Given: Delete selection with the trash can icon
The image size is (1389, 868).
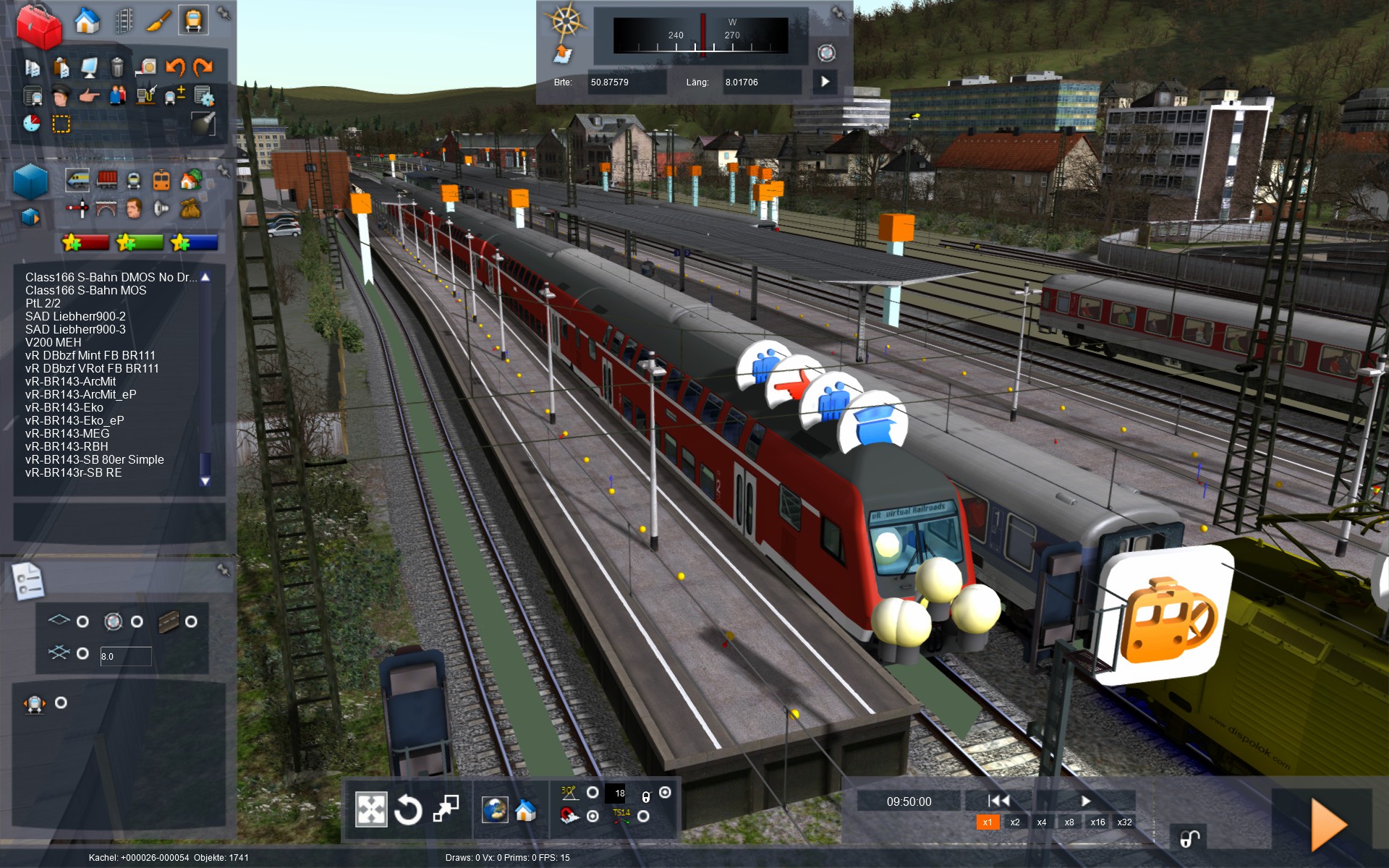Looking at the screenshot, I should (117, 67).
